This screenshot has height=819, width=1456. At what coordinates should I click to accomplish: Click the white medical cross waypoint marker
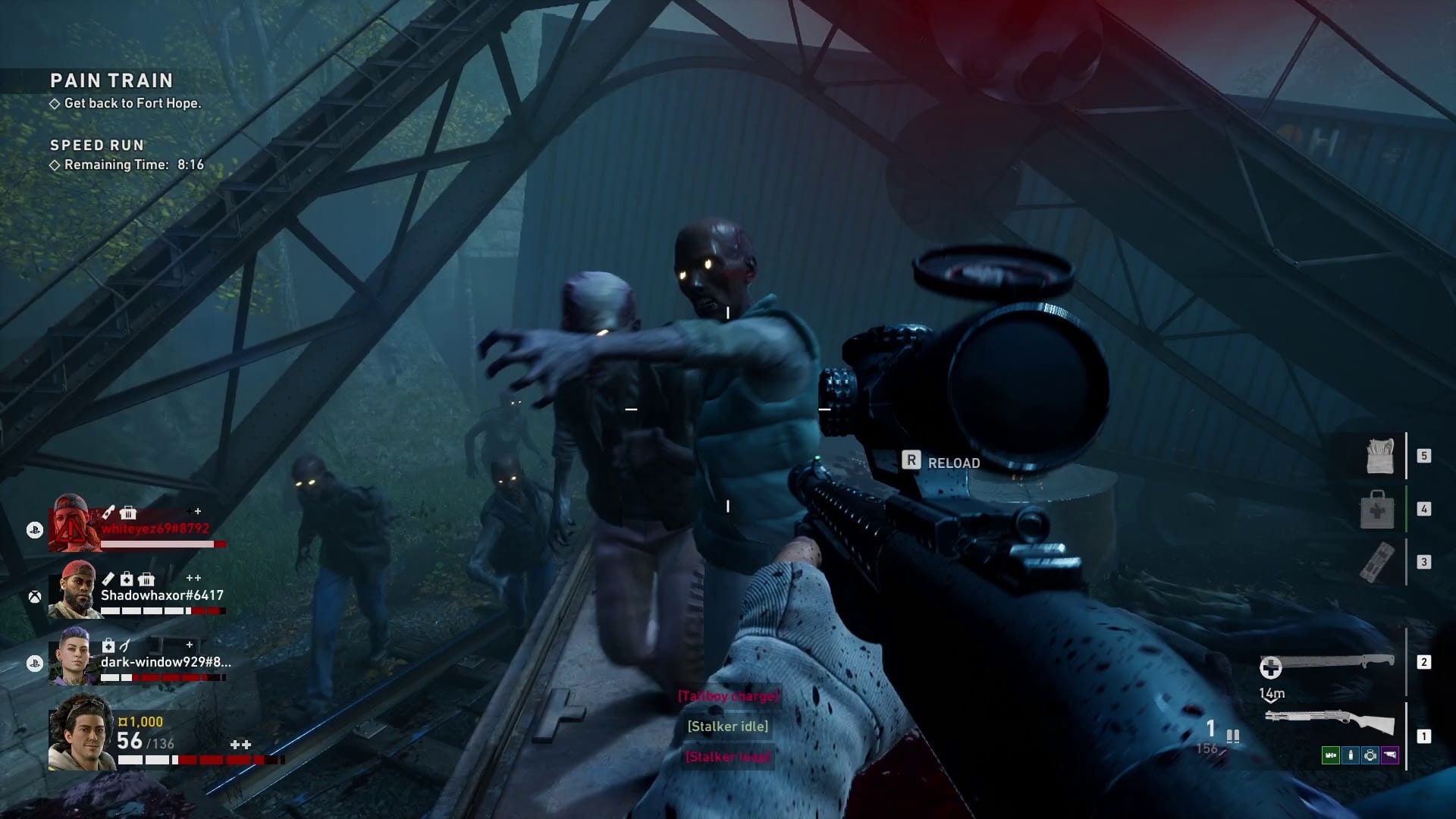tap(1270, 668)
